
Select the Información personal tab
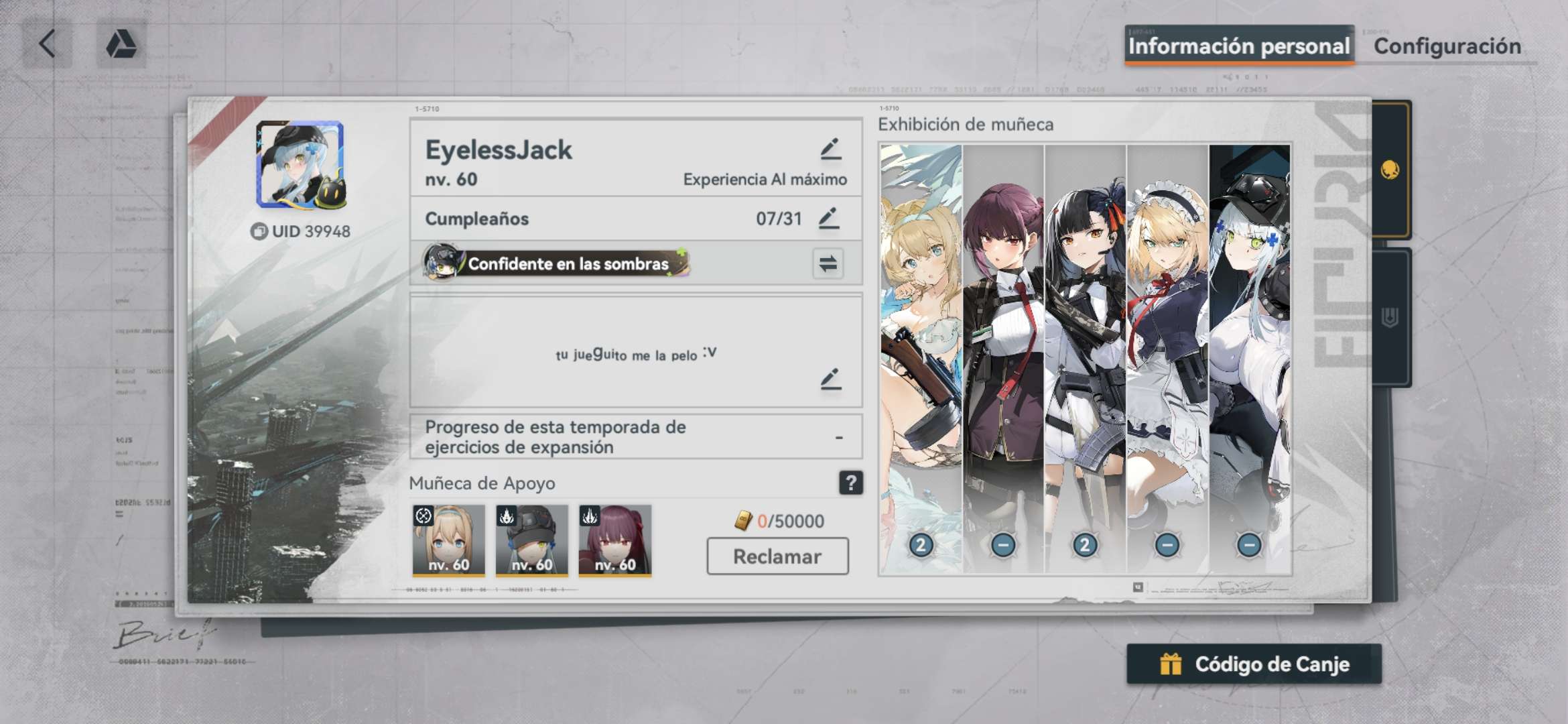[x=1238, y=46]
